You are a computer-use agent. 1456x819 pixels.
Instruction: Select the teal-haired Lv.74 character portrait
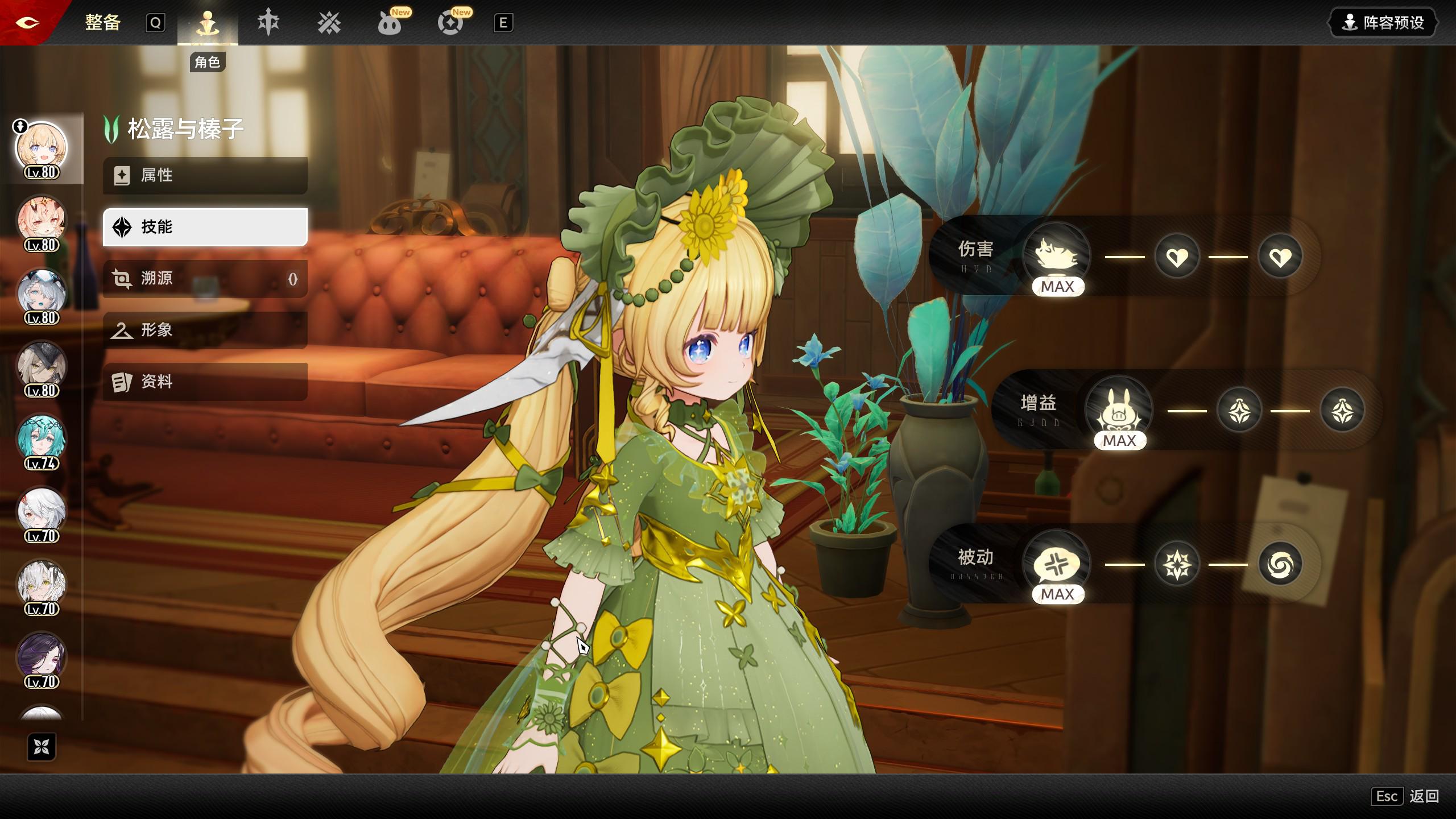[x=41, y=439]
